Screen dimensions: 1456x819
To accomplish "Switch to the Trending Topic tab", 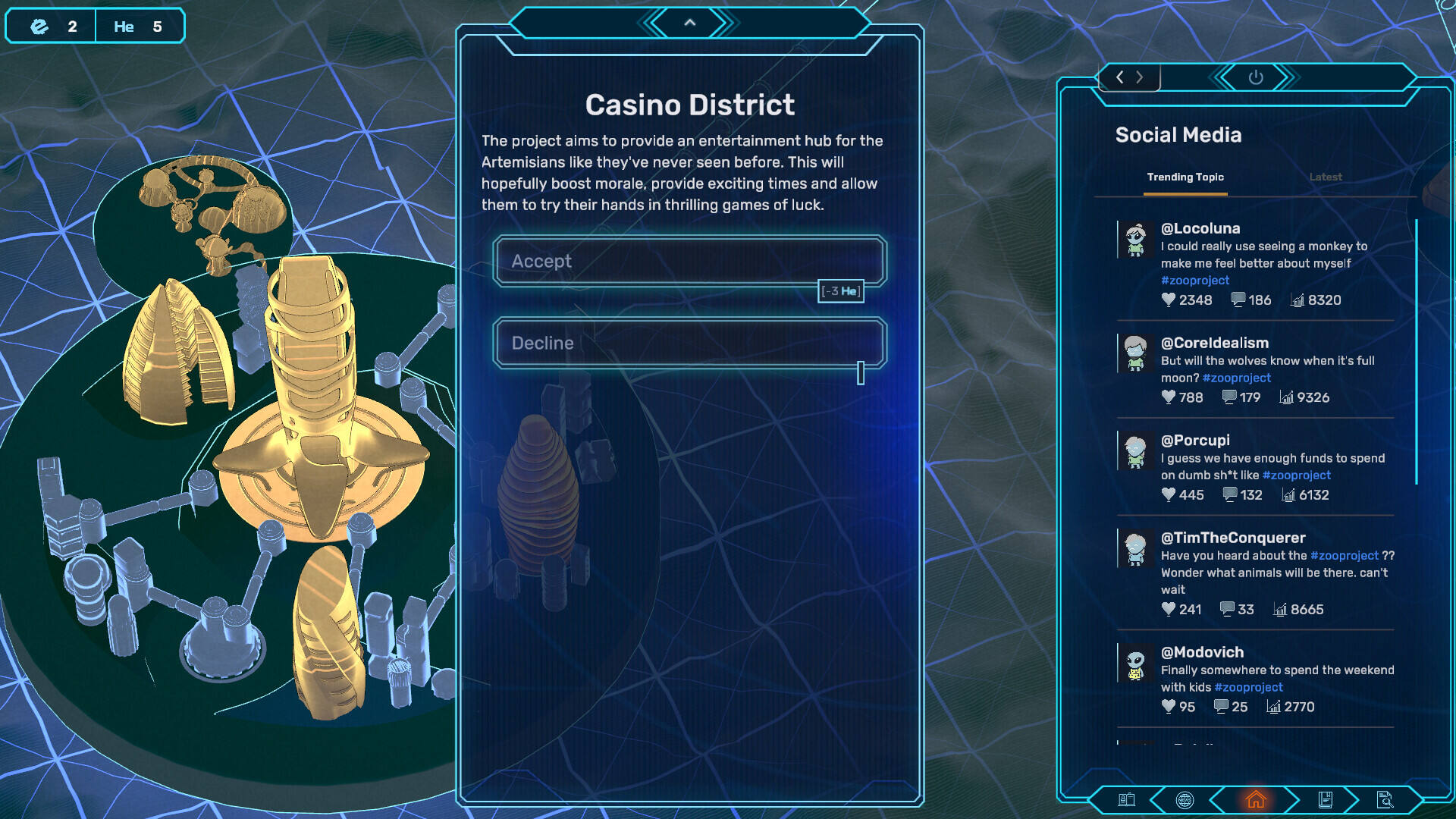I will (1185, 177).
